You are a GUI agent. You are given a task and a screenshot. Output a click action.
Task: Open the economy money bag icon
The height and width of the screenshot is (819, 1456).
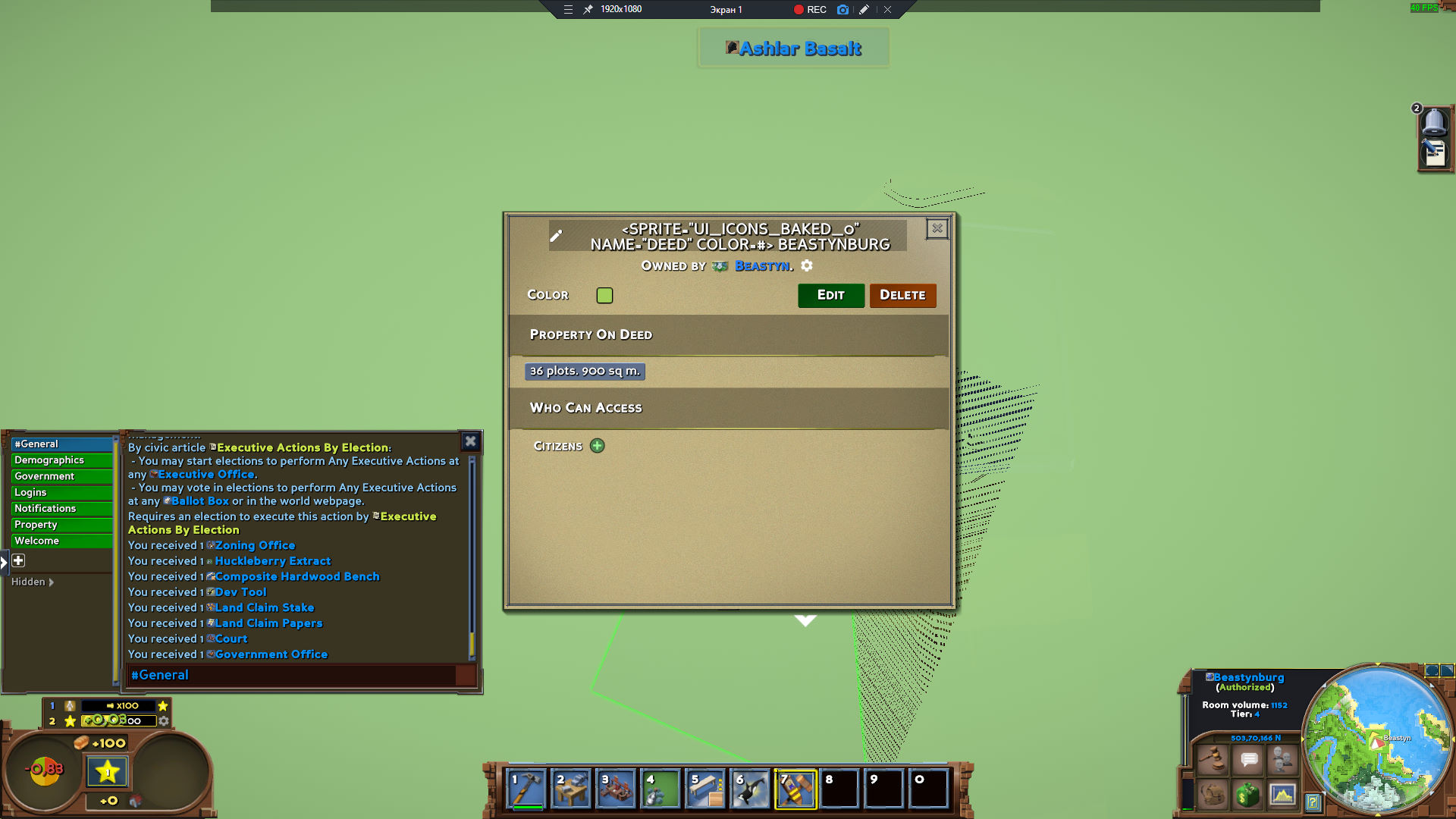click(x=1247, y=795)
